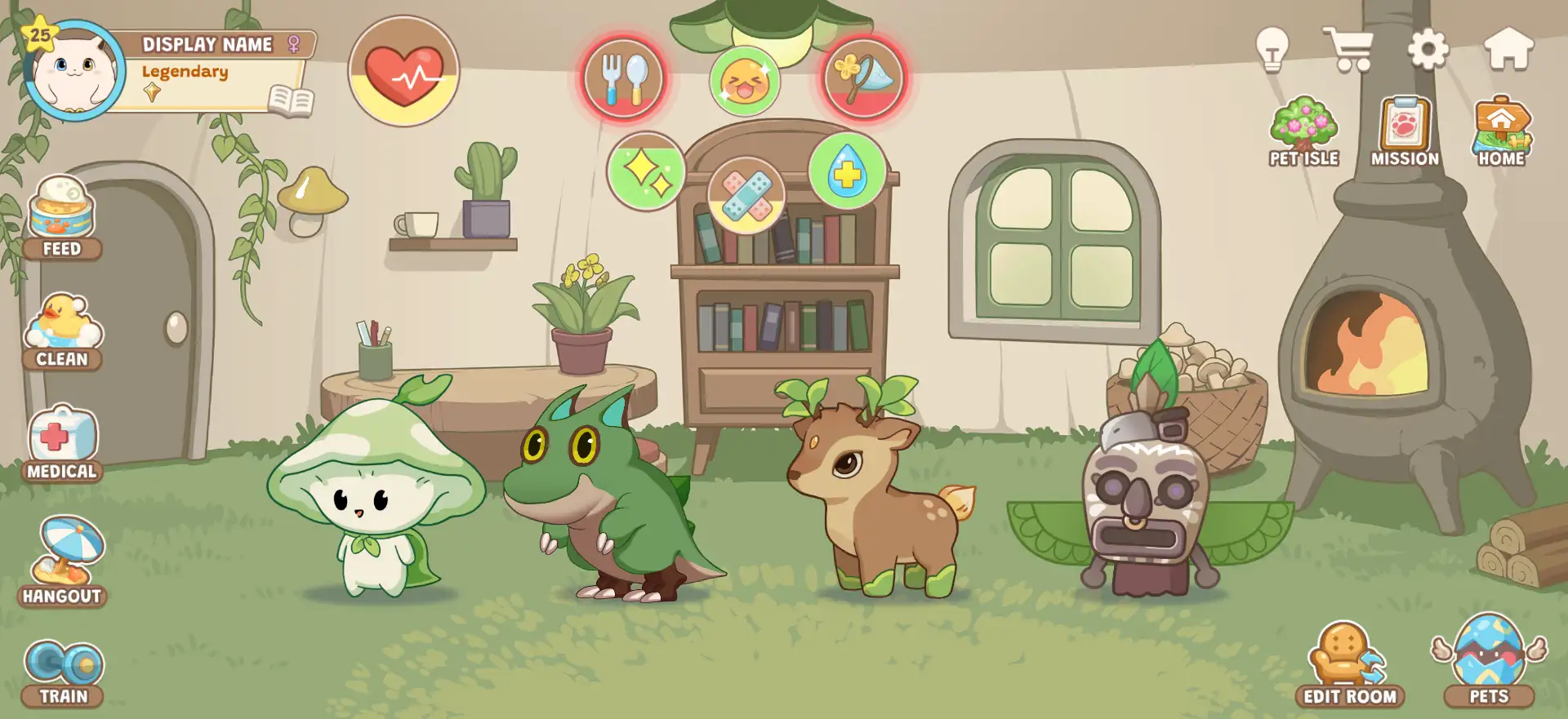Open the Mission clipboard
This screenshot has width=1568, height=719.
pyautogui.click(x=1405, y=132)
